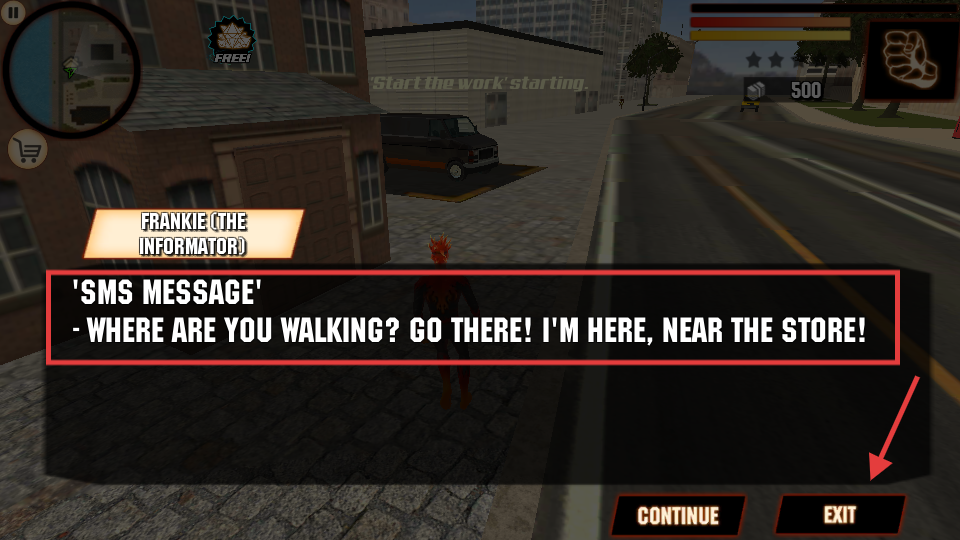Select the fist weapon icon
This screenshot has height=540, width=960.
(x=907, y=58)
